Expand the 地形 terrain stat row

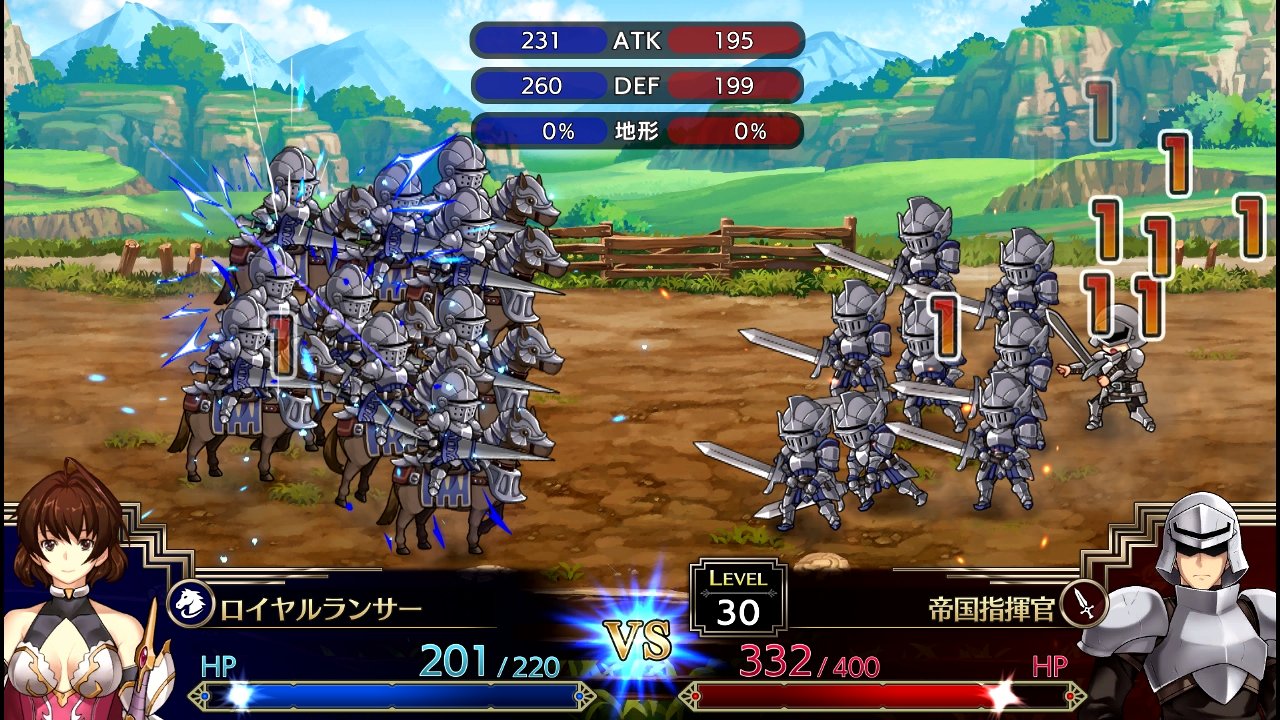[638, 130]
